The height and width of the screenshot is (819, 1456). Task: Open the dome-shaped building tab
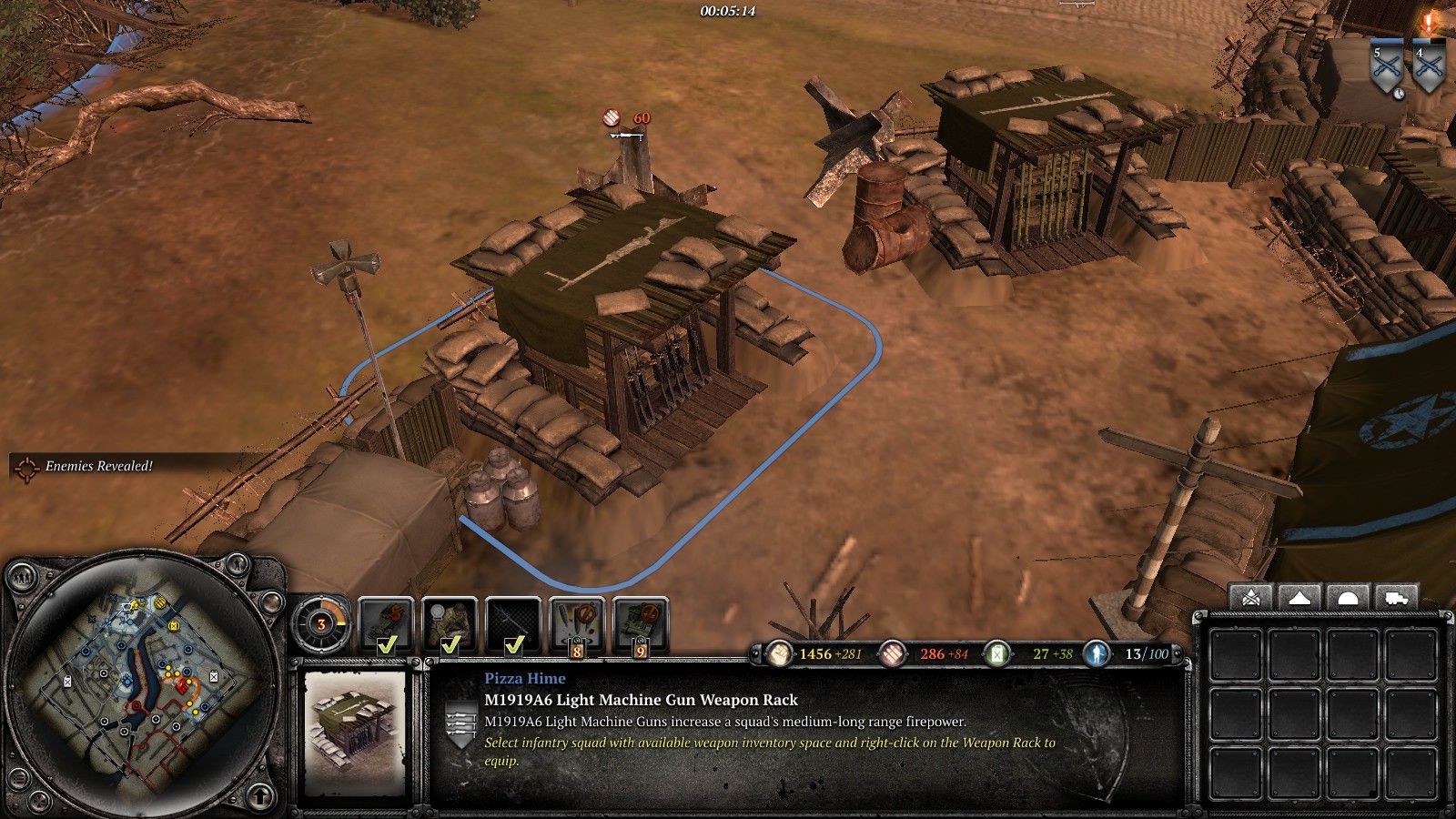1347,598
